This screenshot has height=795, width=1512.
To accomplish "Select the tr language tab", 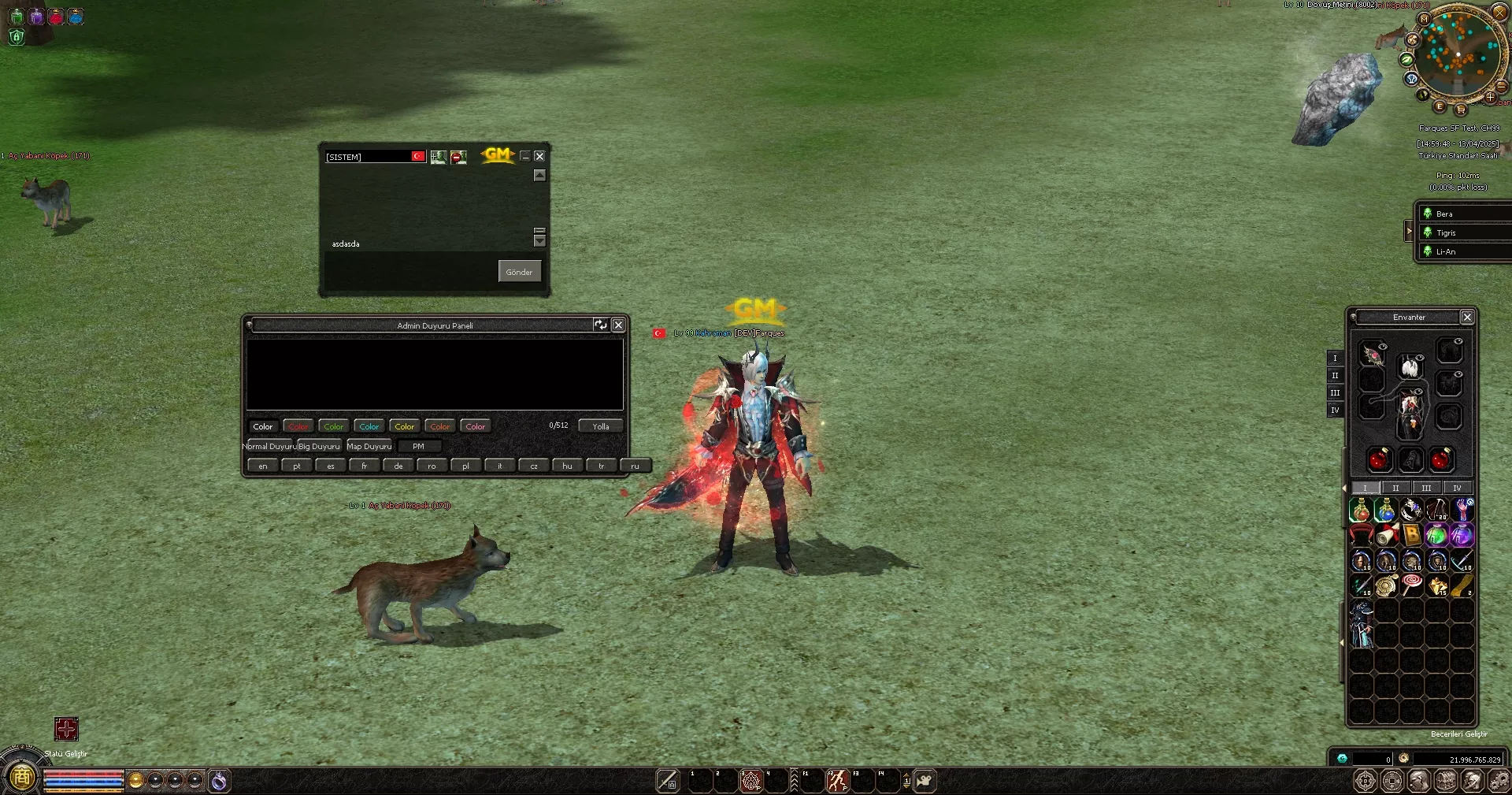I will (x=601, y=465).
